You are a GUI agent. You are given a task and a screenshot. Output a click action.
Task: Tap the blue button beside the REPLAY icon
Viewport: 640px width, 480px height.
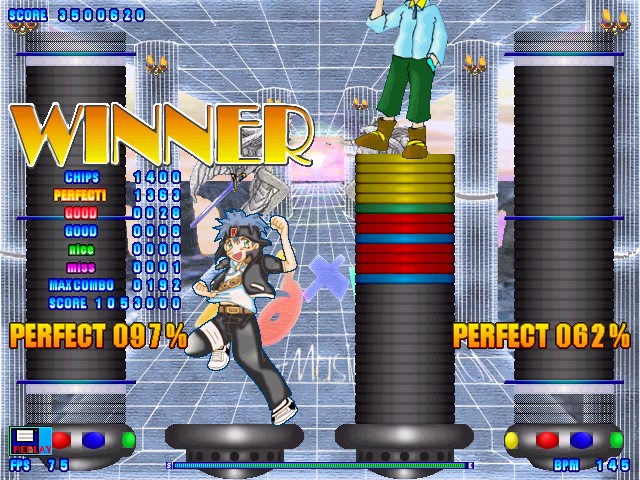click(93, 440)
